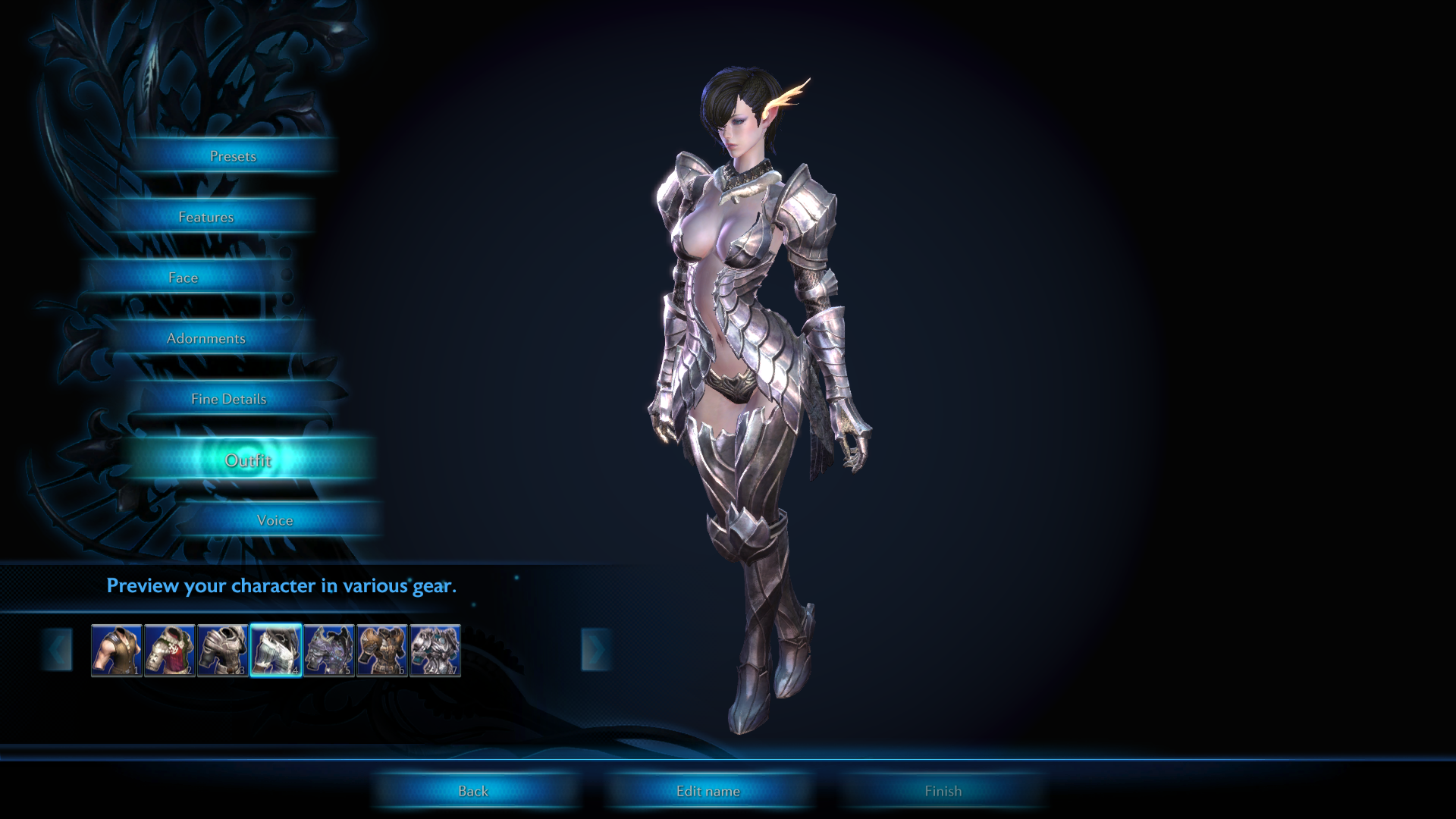Viewport: 1456px width, 819px height.
Task: Finish character creation
Action: coord(943,791)
